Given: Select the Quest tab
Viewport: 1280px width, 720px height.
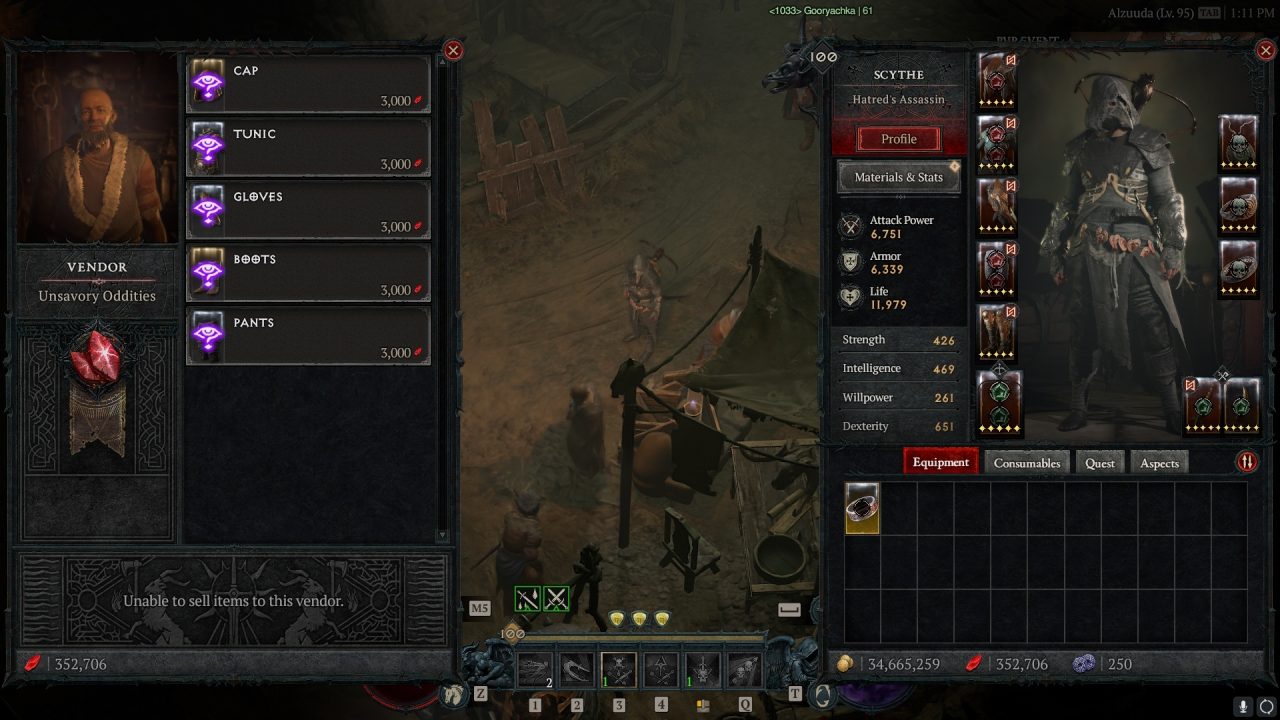Looking at the screenshot, I should (x=1100, y=462).
